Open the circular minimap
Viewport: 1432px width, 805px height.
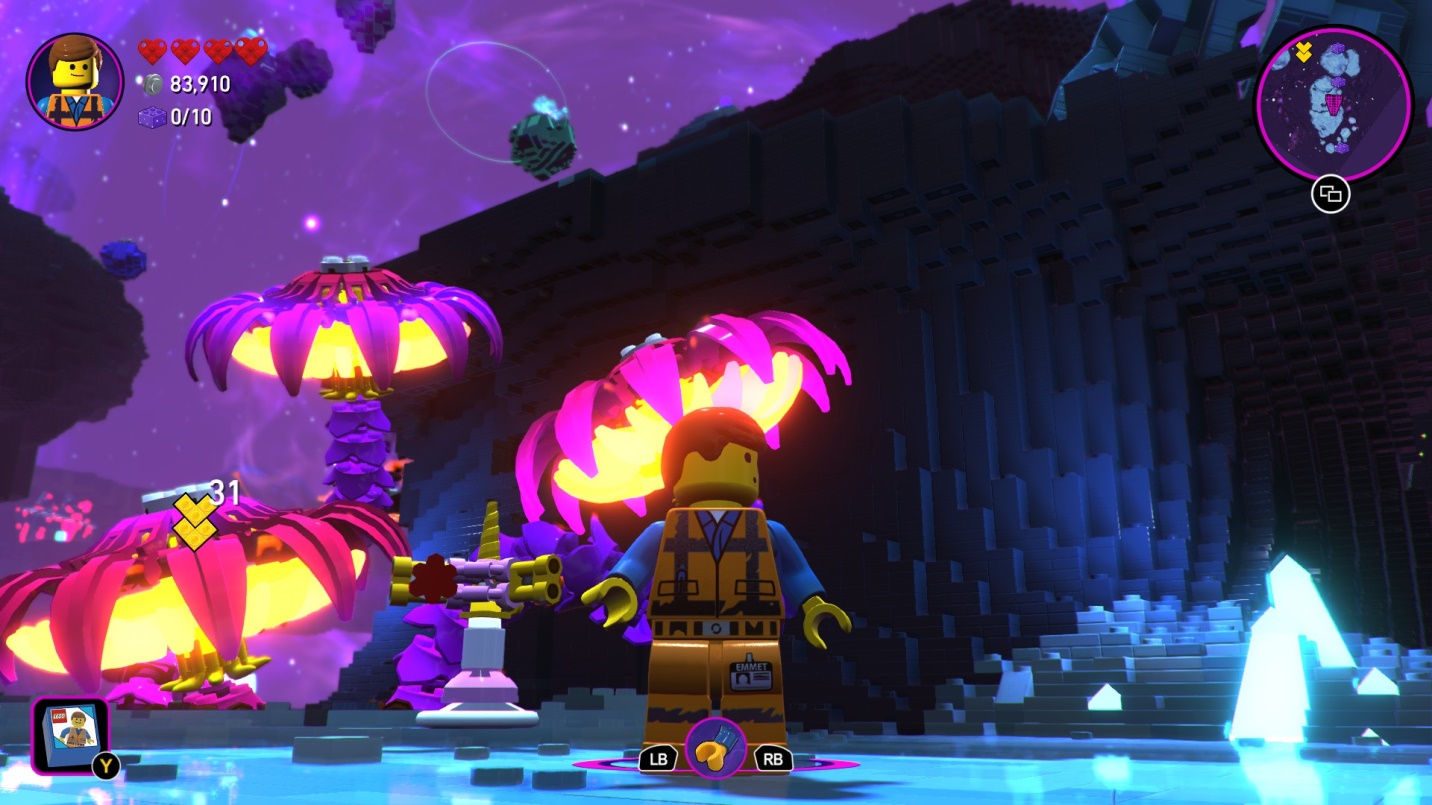pyautogui.click(x=1332, y=103)
